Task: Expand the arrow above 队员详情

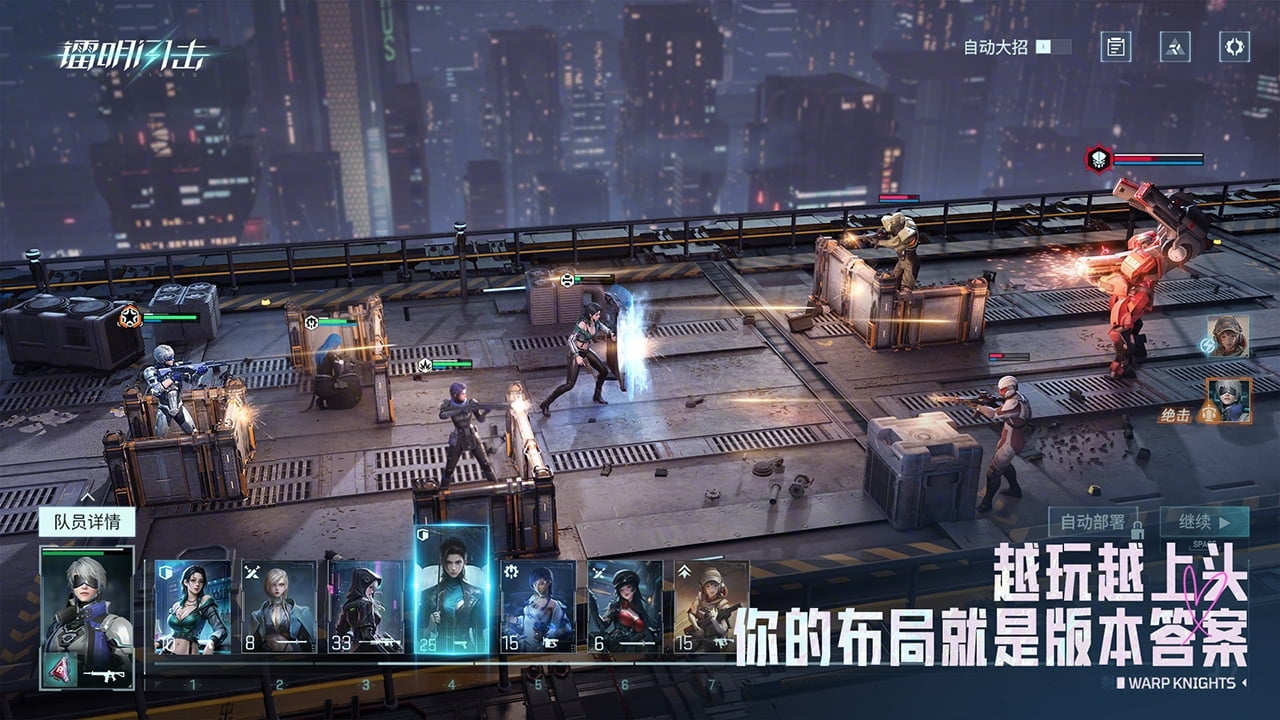Action: tap(87, 495)
